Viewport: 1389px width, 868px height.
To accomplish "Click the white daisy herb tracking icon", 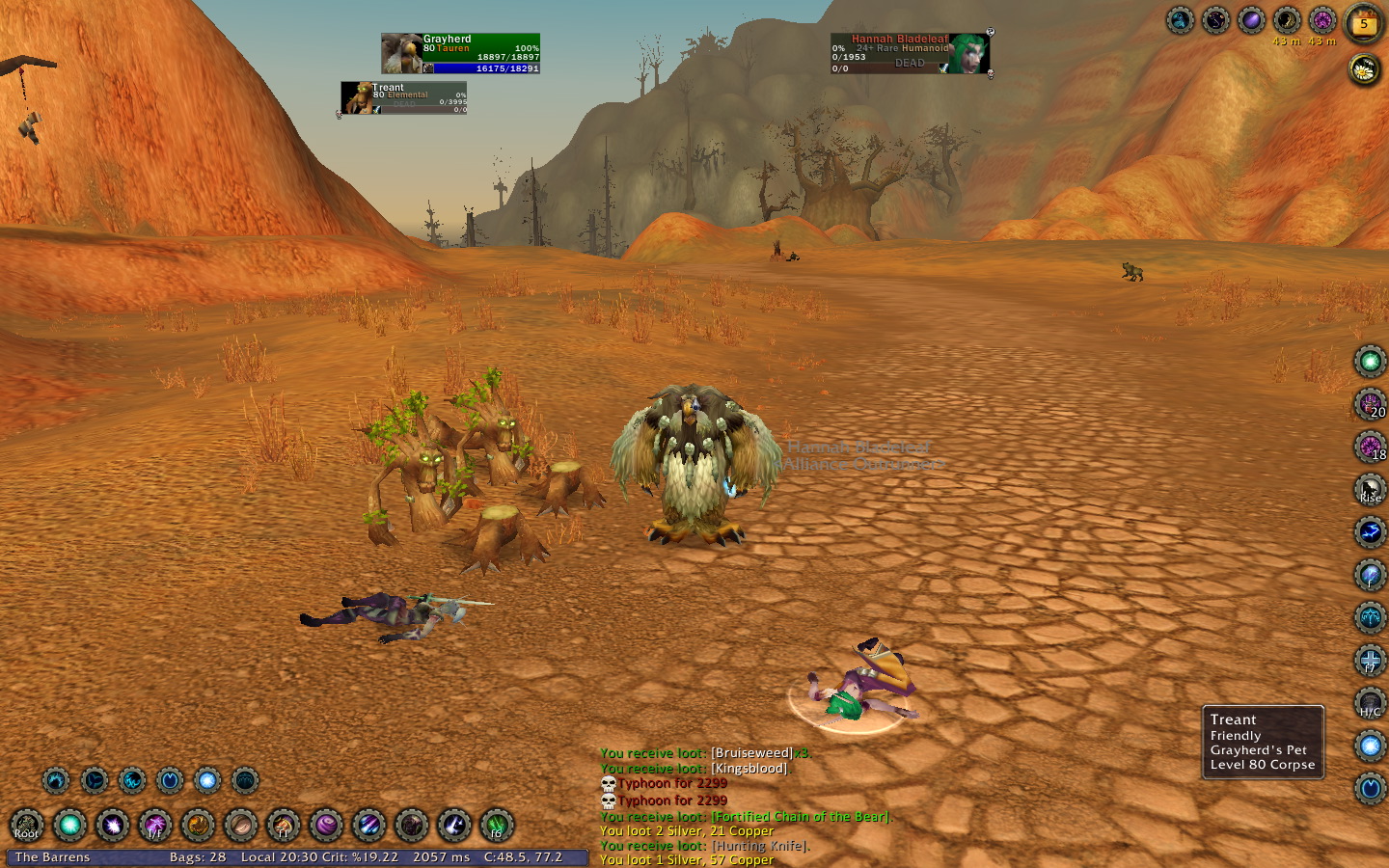I will [1364, 68].
